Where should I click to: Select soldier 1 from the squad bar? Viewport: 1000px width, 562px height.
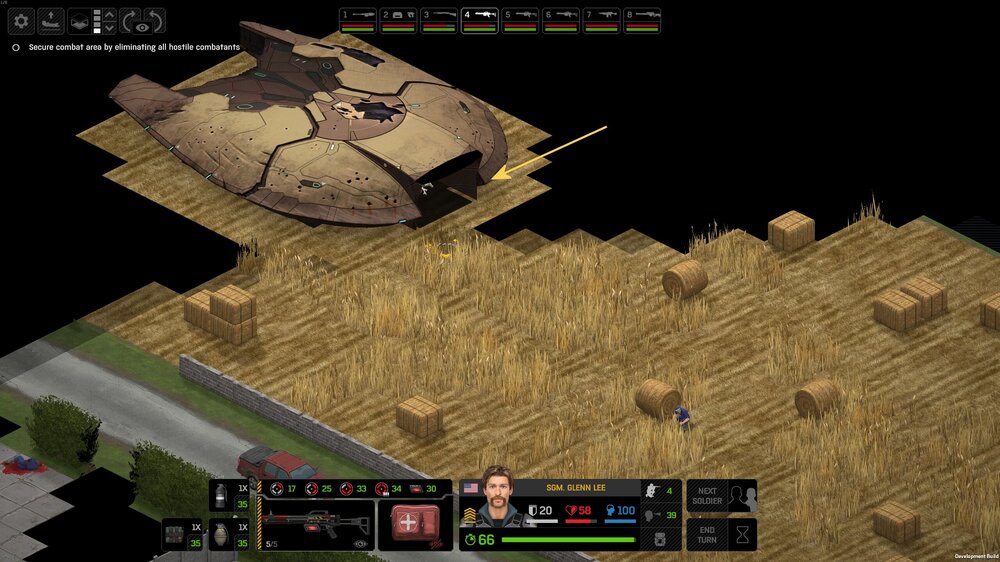click(358, 20)
